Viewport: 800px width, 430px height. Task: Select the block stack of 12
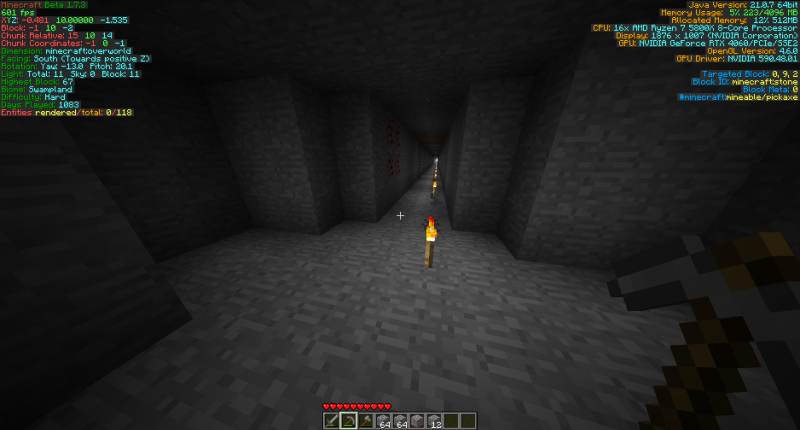[x=435, y=421]
